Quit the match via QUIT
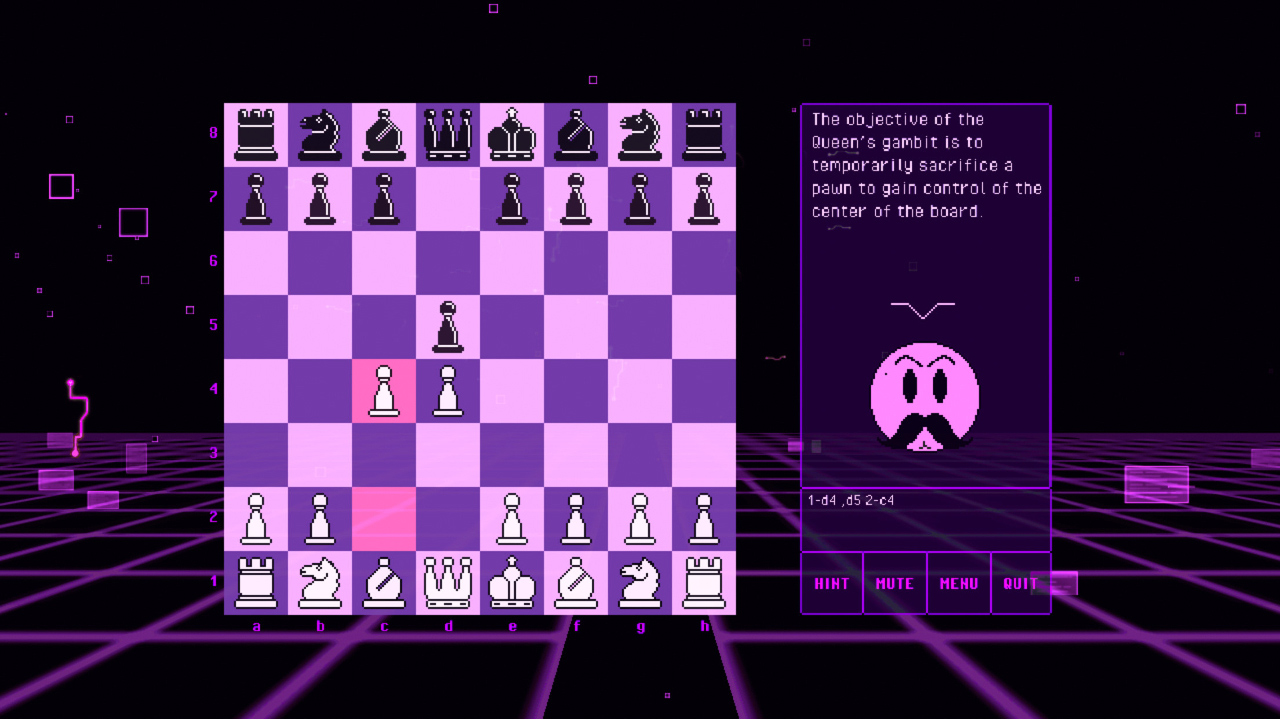 pos(1021,583)
